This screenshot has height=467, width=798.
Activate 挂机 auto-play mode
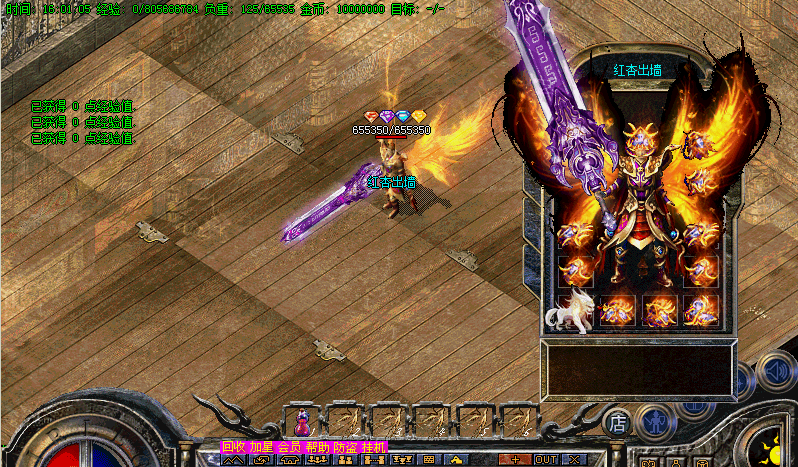click(x=374, y=447)
